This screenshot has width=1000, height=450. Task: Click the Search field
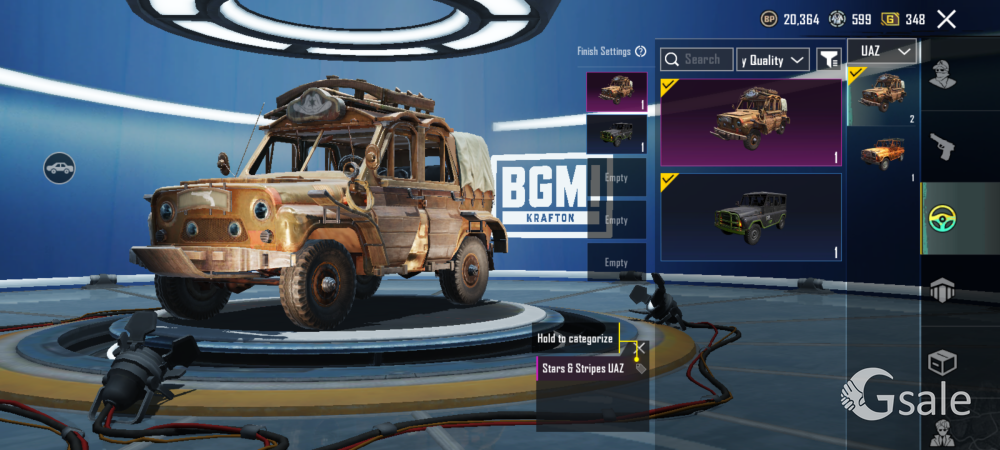(x=697, y=60)
